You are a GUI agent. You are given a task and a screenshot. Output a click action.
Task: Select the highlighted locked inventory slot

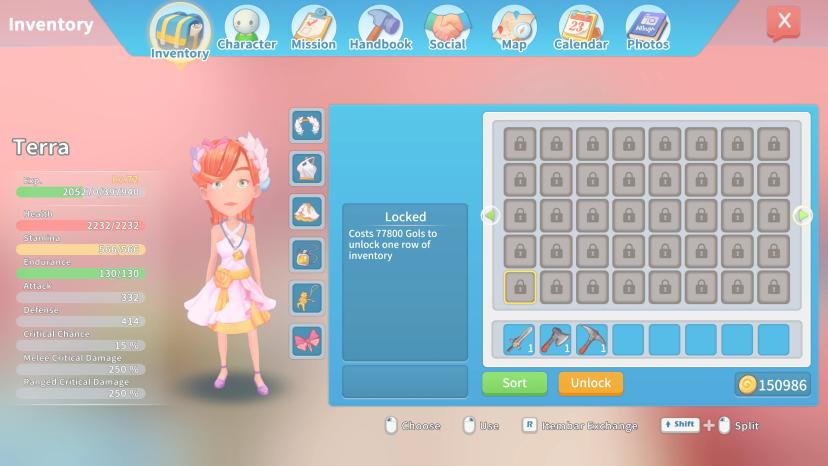(520, 288)
